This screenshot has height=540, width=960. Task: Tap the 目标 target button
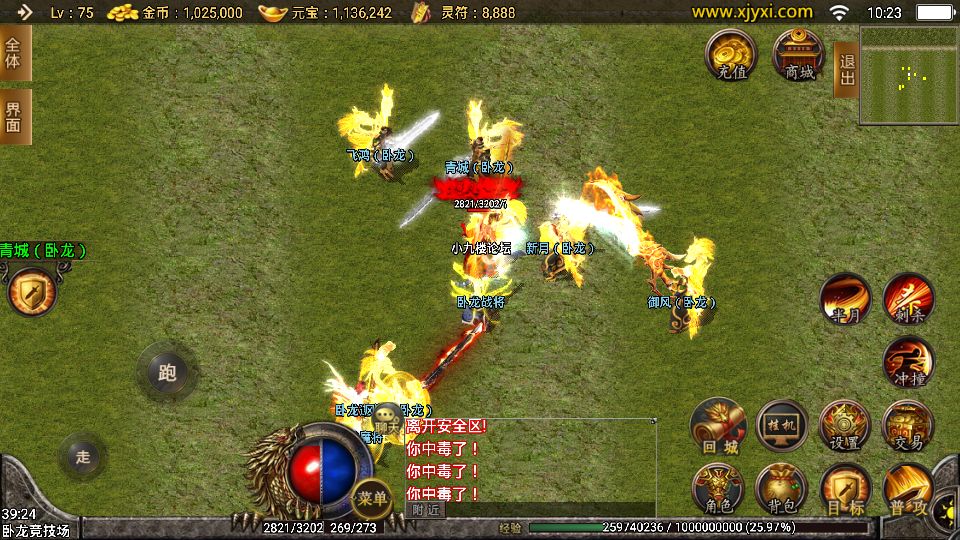tap(845, 489)
